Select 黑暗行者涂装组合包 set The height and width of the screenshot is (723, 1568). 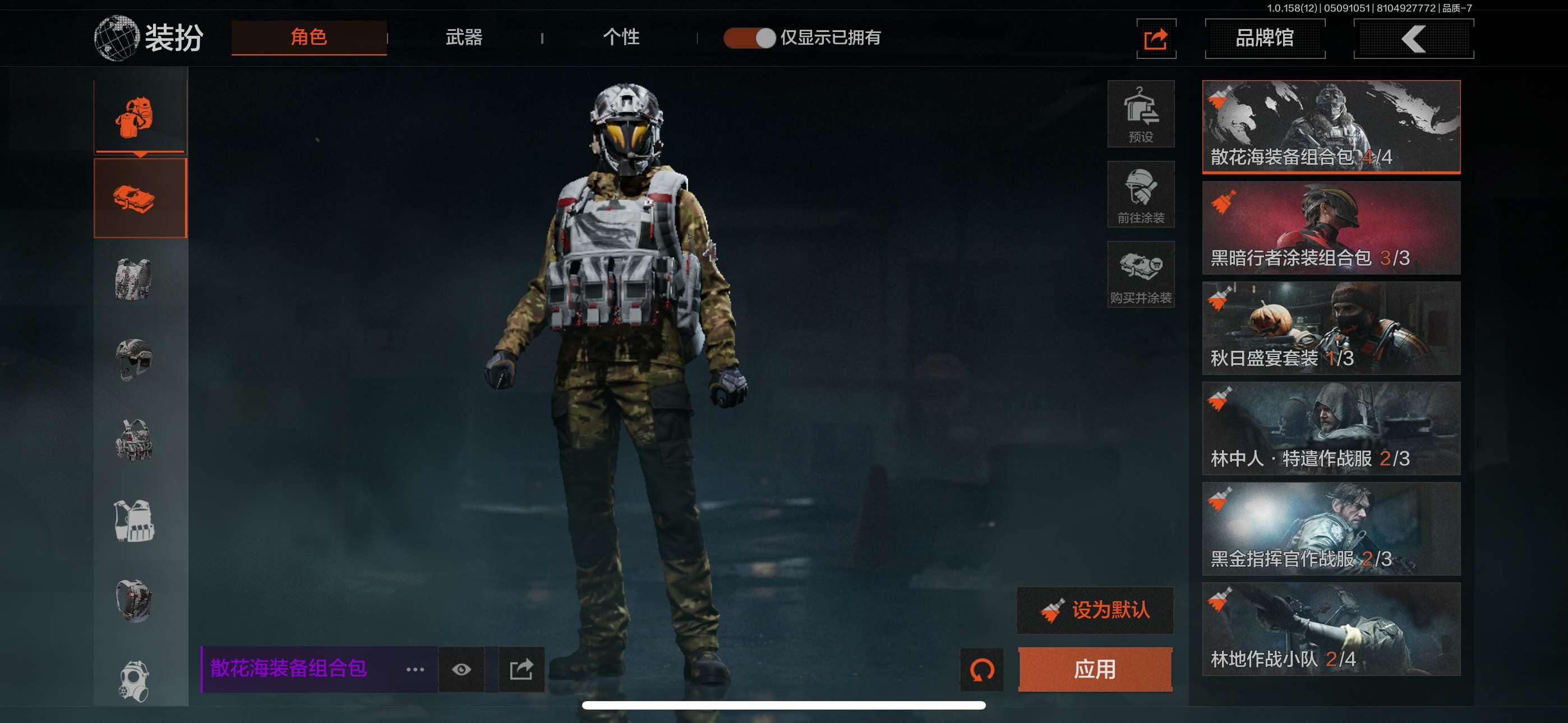1331,227
